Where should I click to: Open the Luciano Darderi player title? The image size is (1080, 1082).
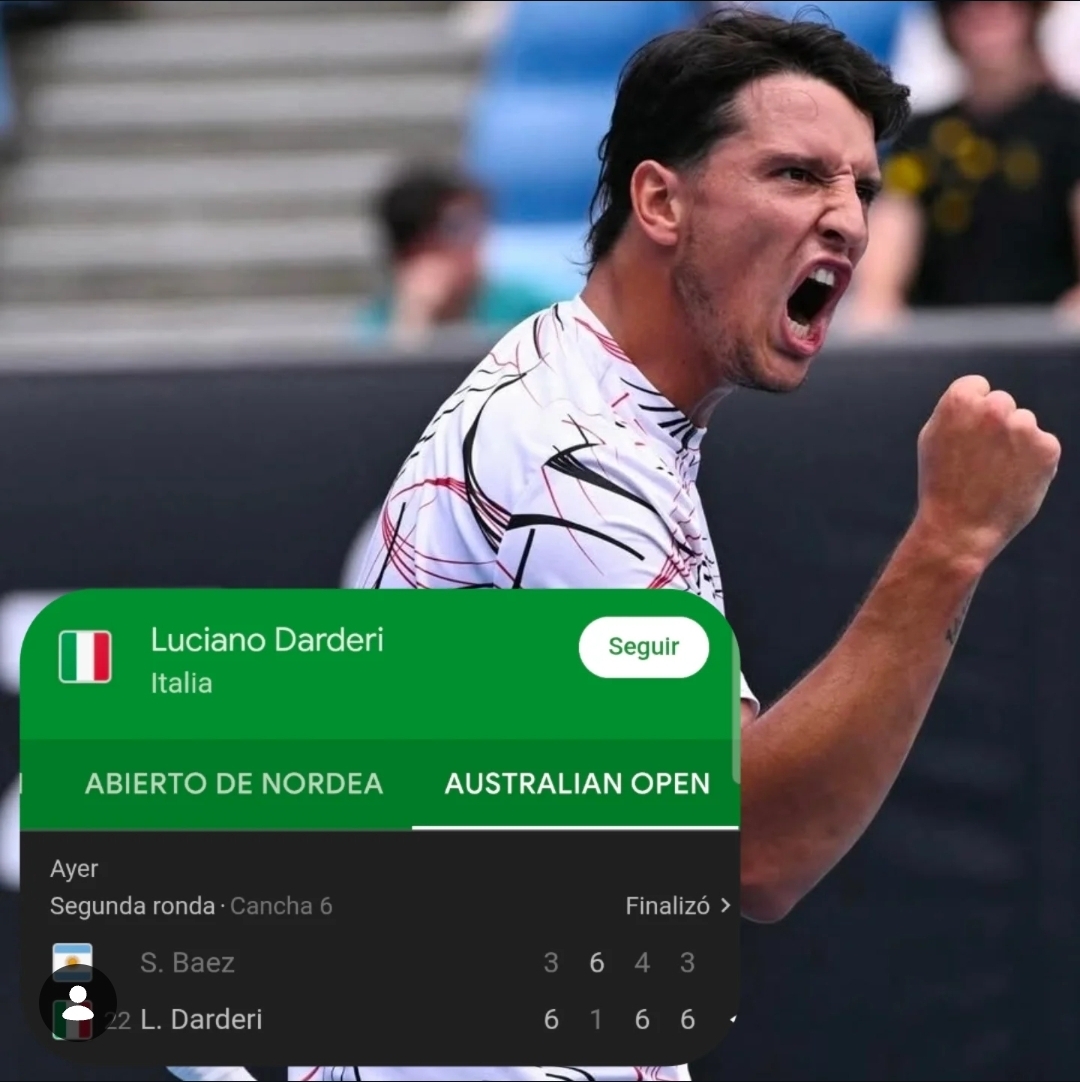(x=267, y=640)
